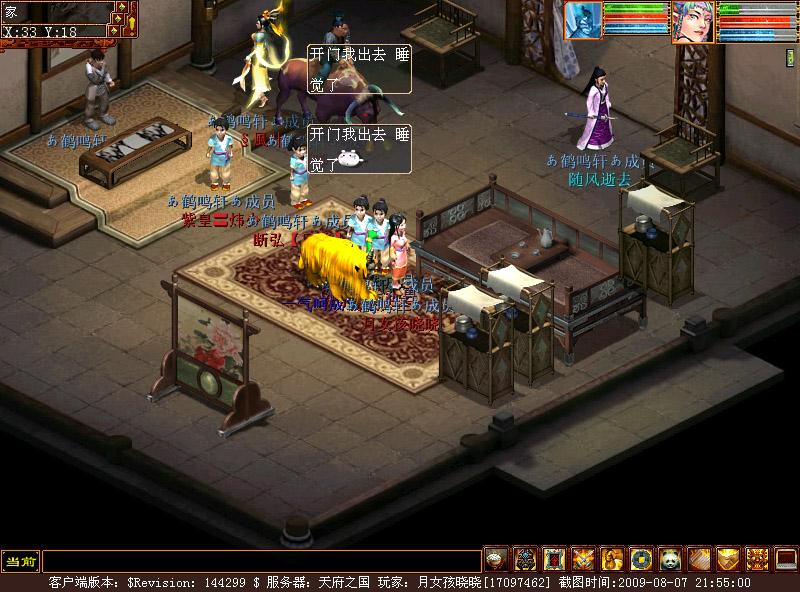Click the gold coin icon
The image size is (800, 592).
click(x=641, y=559)
